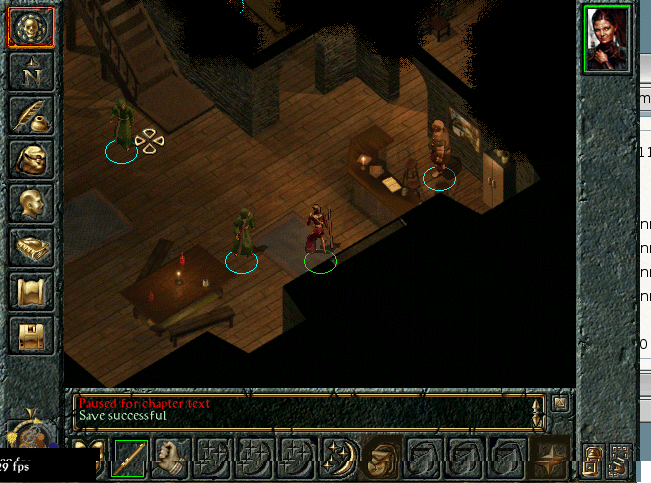
Task: Toggle the lantern AI button
Action: pyautogui.click(x=593, y=460)
